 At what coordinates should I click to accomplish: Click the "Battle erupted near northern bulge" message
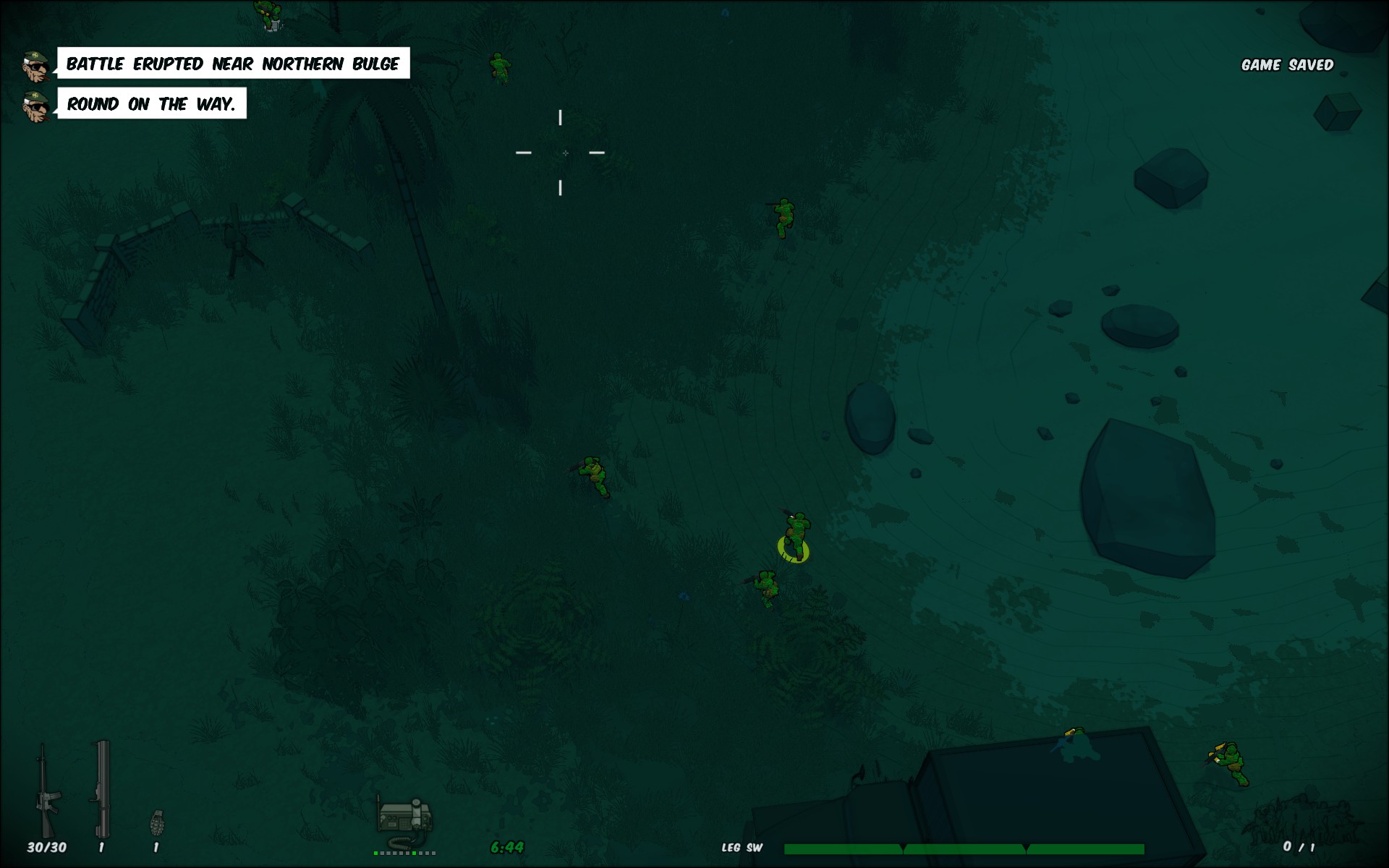233,64
